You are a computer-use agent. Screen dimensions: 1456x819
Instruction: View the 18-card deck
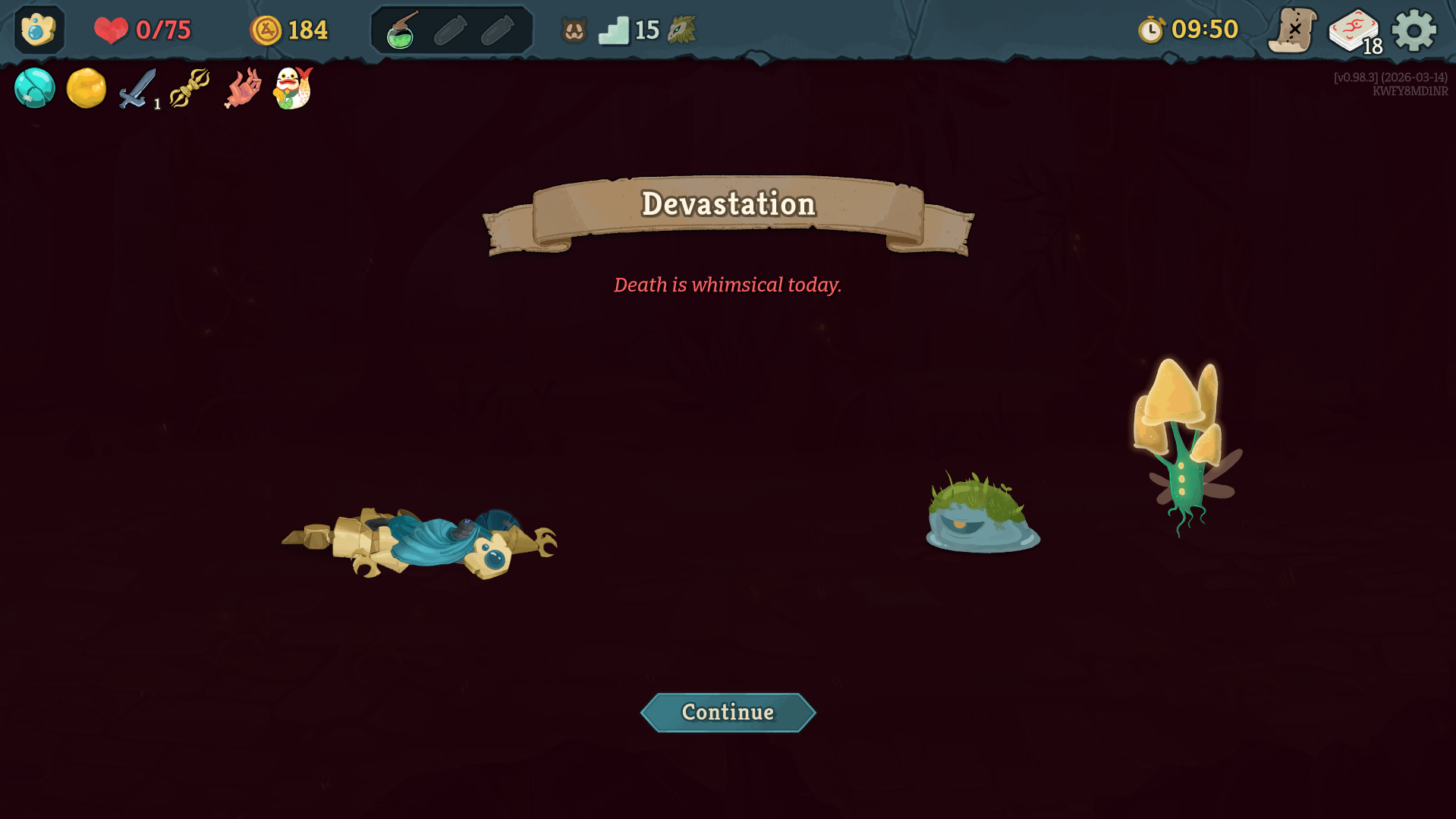tap(1354, 31)
